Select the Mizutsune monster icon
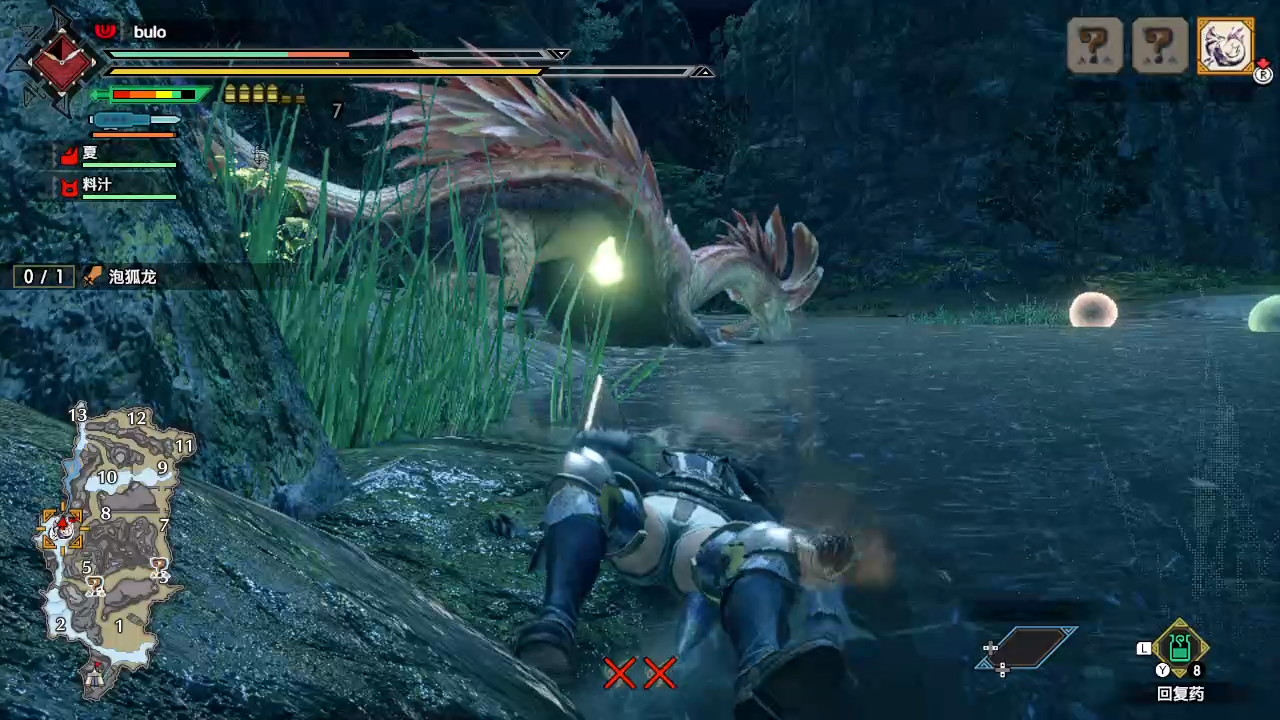1280x720 pixels. pyautogui.click(x=1225, y=45)
